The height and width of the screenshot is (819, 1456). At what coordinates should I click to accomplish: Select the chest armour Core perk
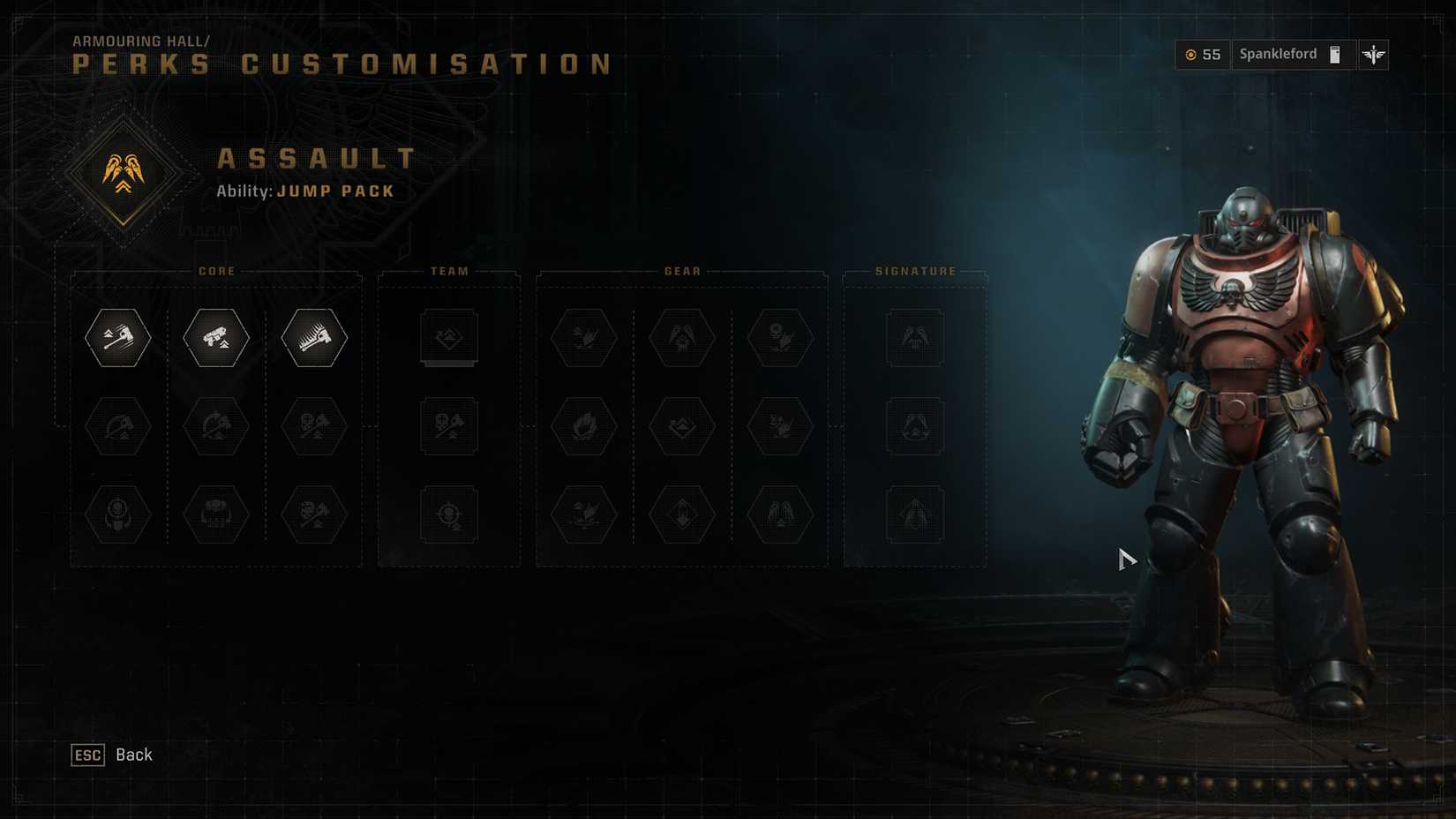coord(216,514)
